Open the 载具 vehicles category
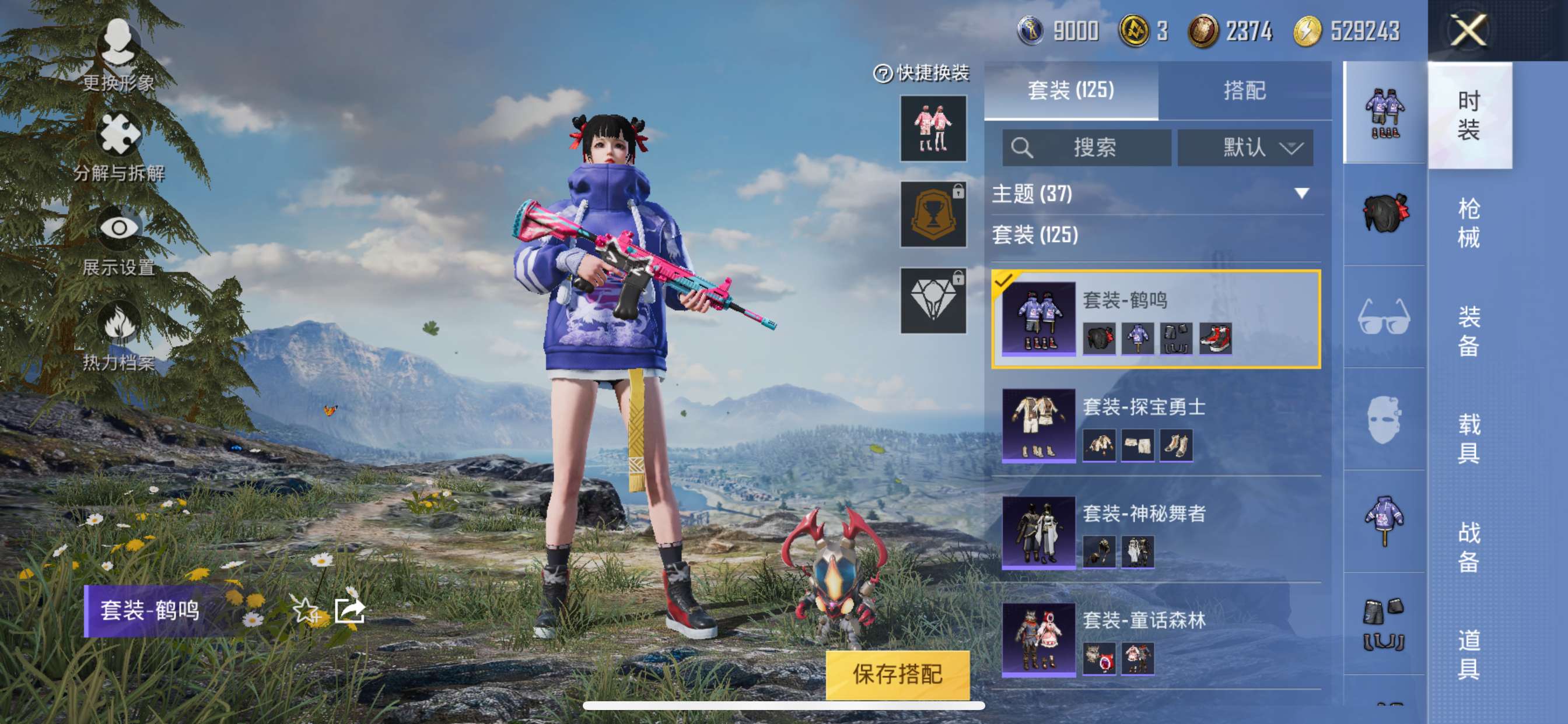The height and width of the screenshot is (724, 1568). pyautogui.click(x=1468, y=438)
